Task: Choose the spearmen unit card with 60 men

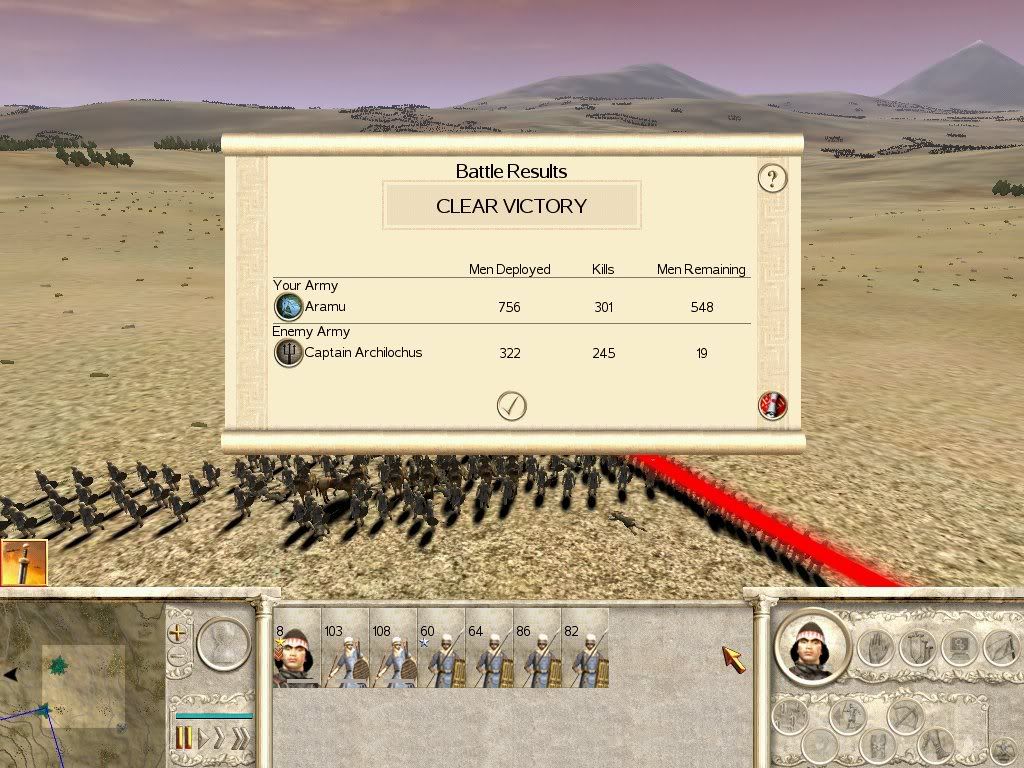Action: click(441, 648)
